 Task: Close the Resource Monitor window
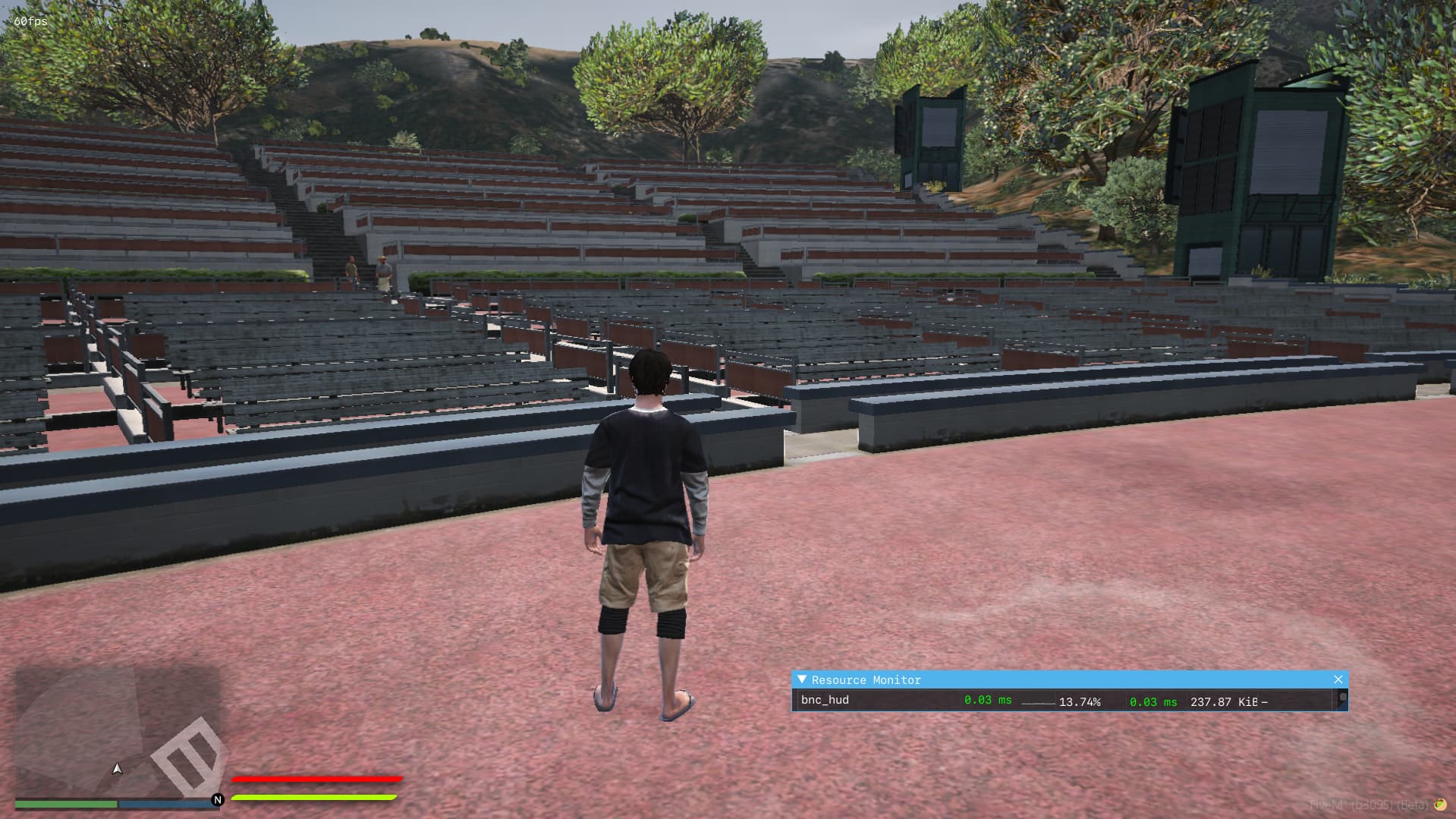1338,679
